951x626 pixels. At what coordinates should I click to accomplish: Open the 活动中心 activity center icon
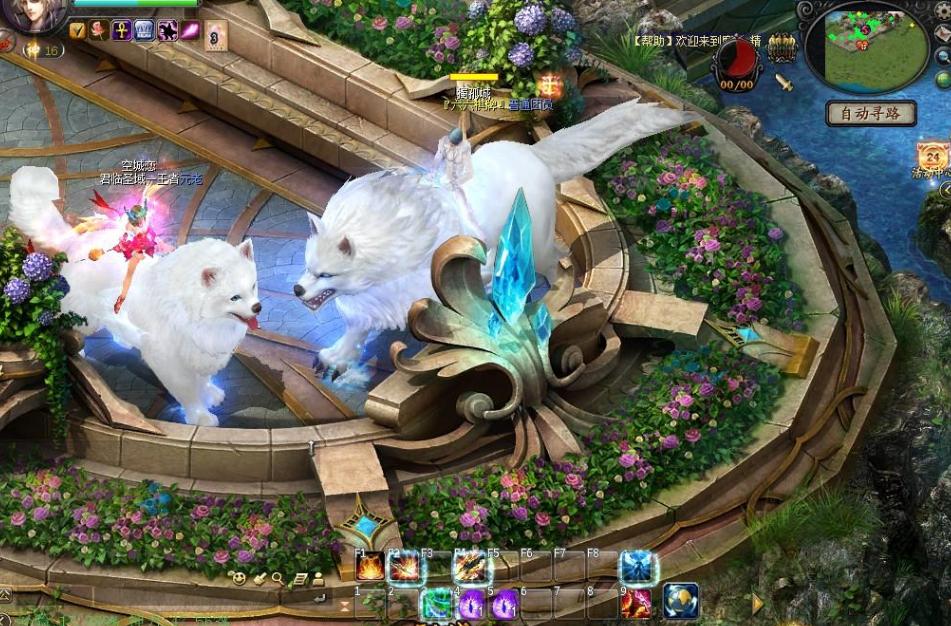click(935, 160)
